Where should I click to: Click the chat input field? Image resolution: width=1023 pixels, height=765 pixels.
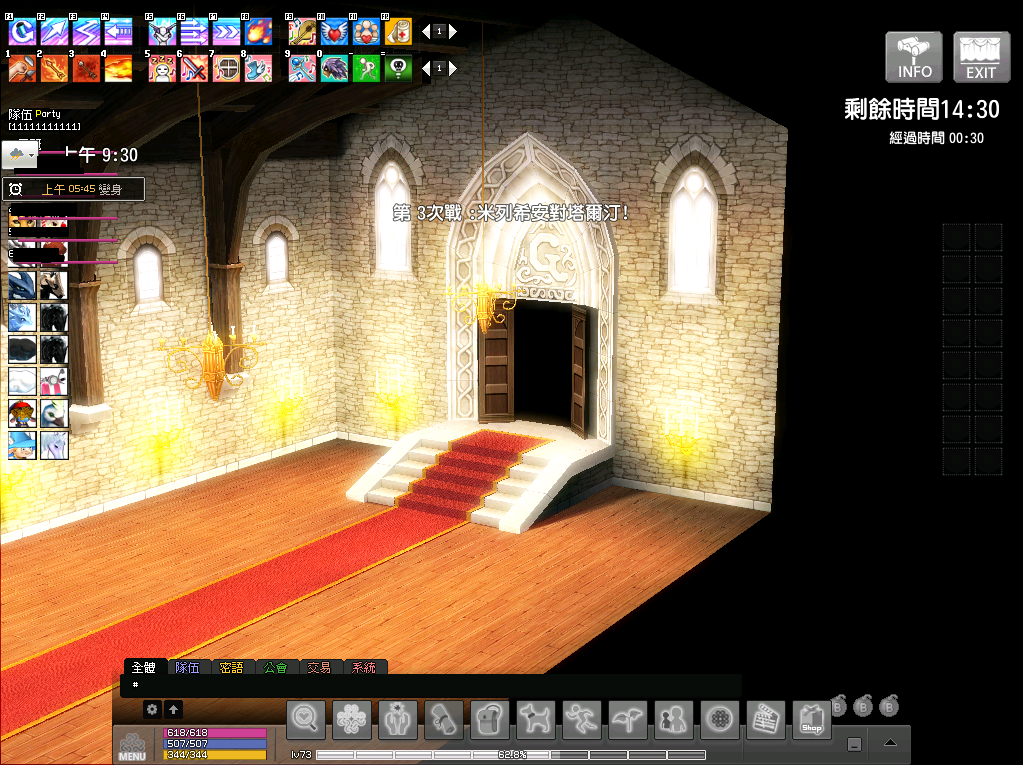point(430,685)
